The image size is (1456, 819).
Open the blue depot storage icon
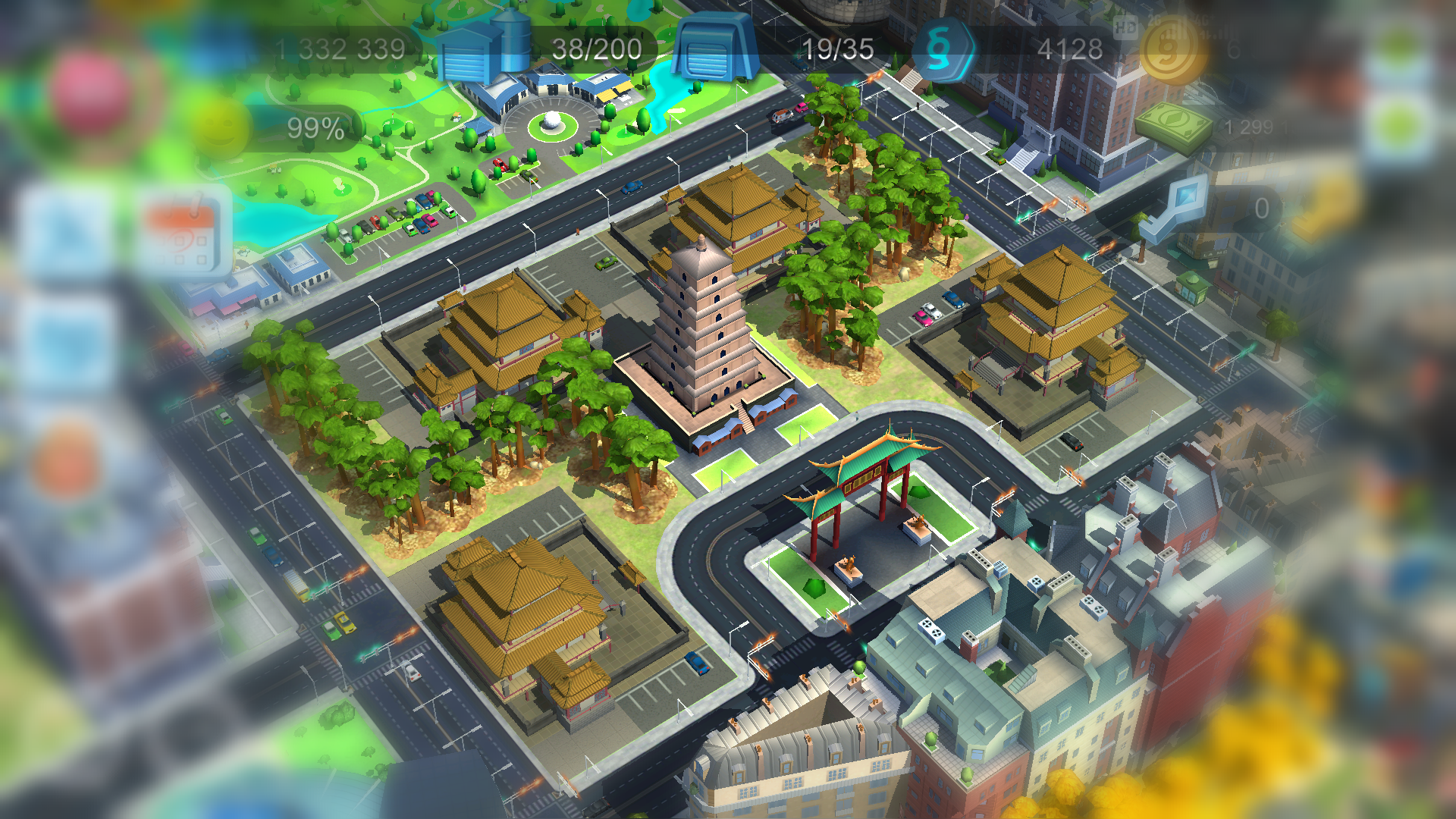[715, 47]
